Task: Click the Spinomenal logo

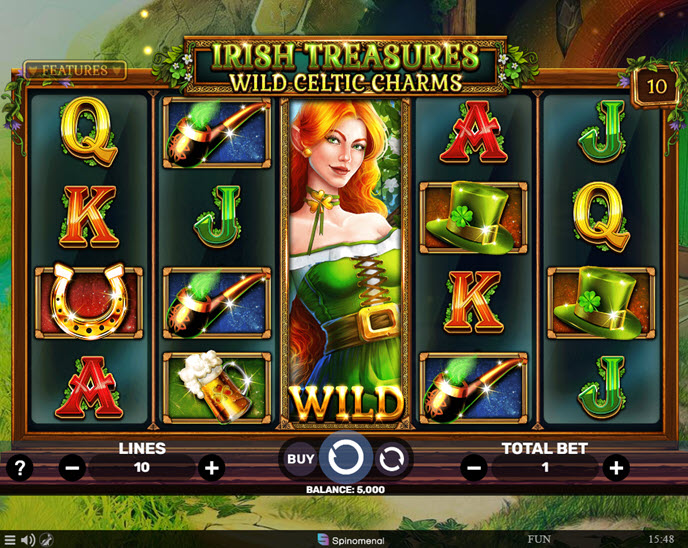Action: 344,540
